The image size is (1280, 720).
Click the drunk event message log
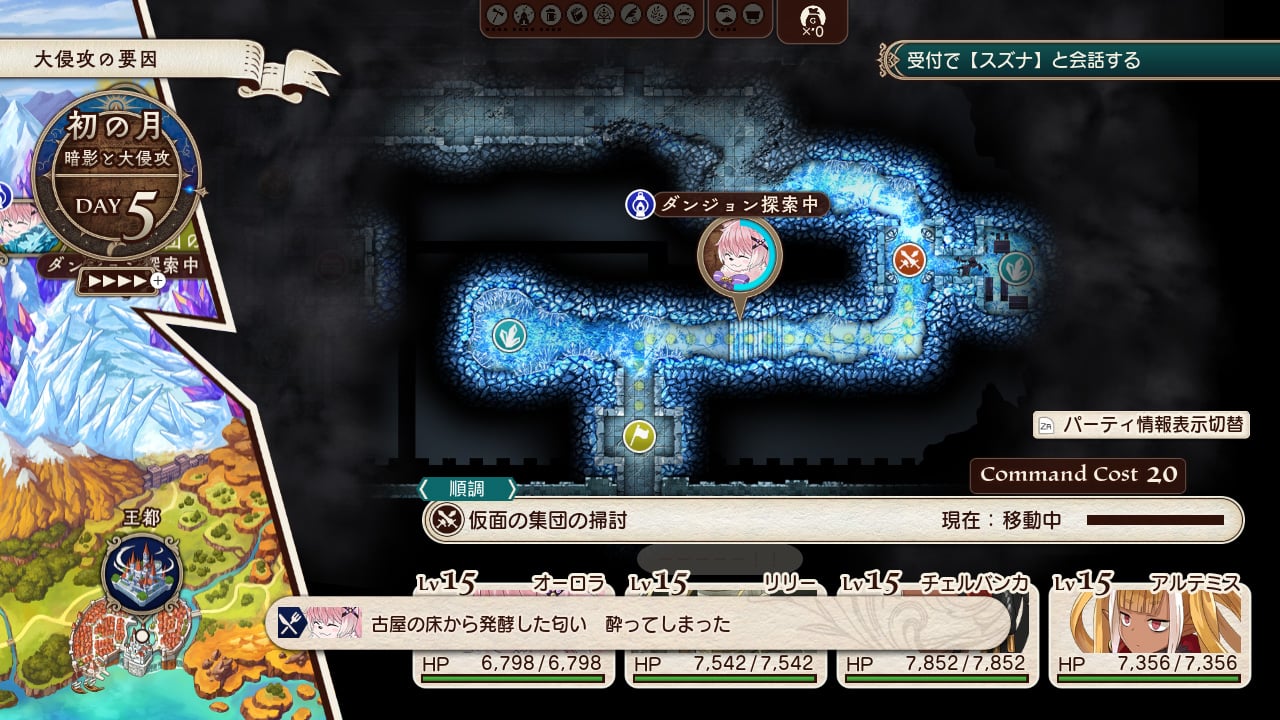pyautogui.click(x=640, y=624)
